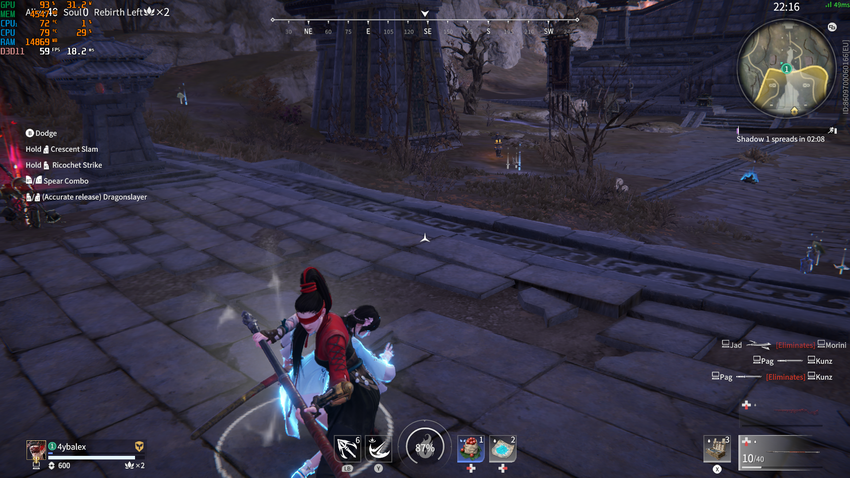850x478 pixels.
Task: Activate the slash skill icon
Action: 378,448
